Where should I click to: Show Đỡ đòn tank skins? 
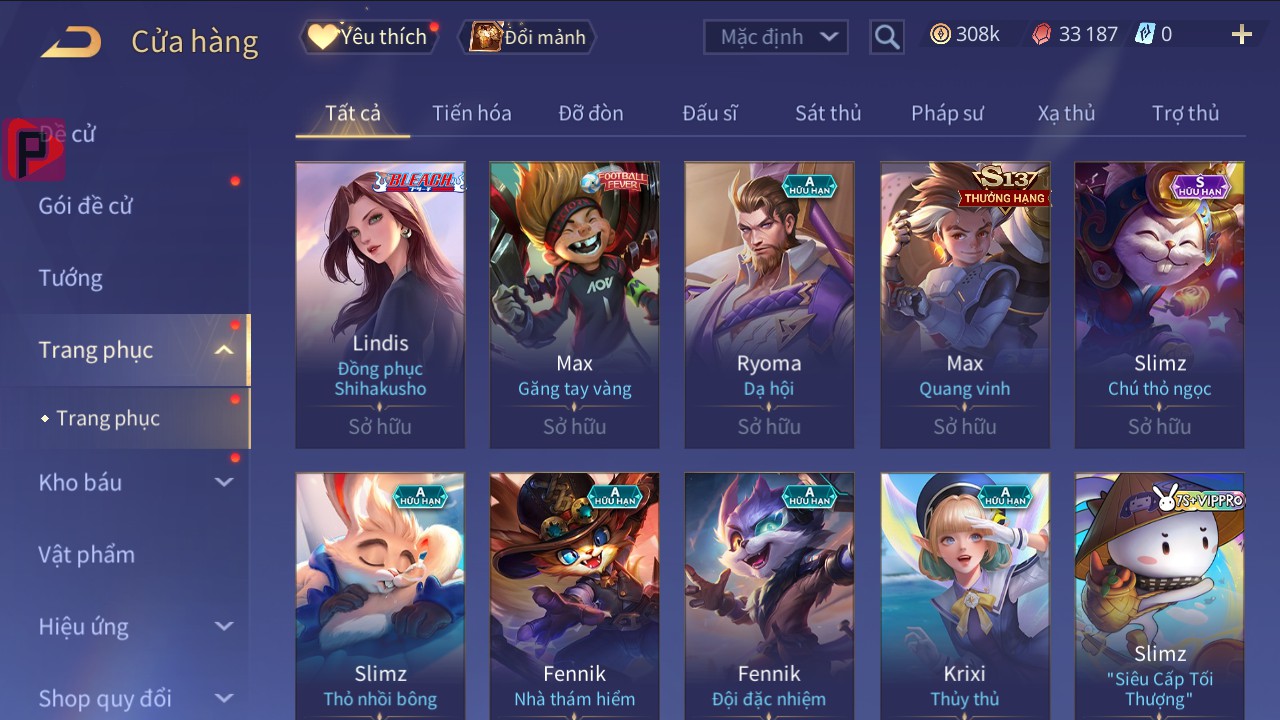pos(591,113)
